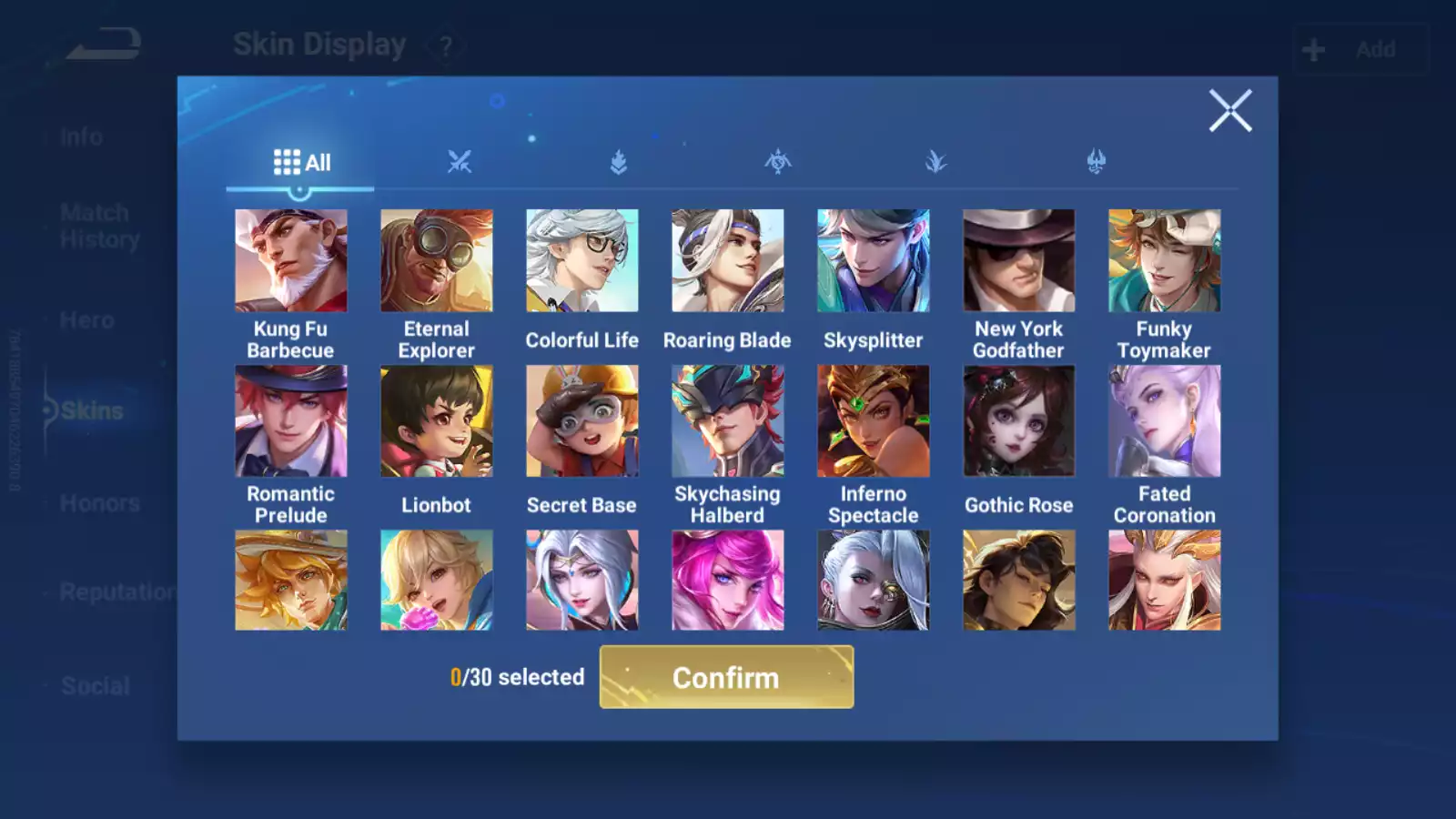Filter skins by crossed swords role tab
This screenshot has height=819, width=1456.
[x=460, y=162]
